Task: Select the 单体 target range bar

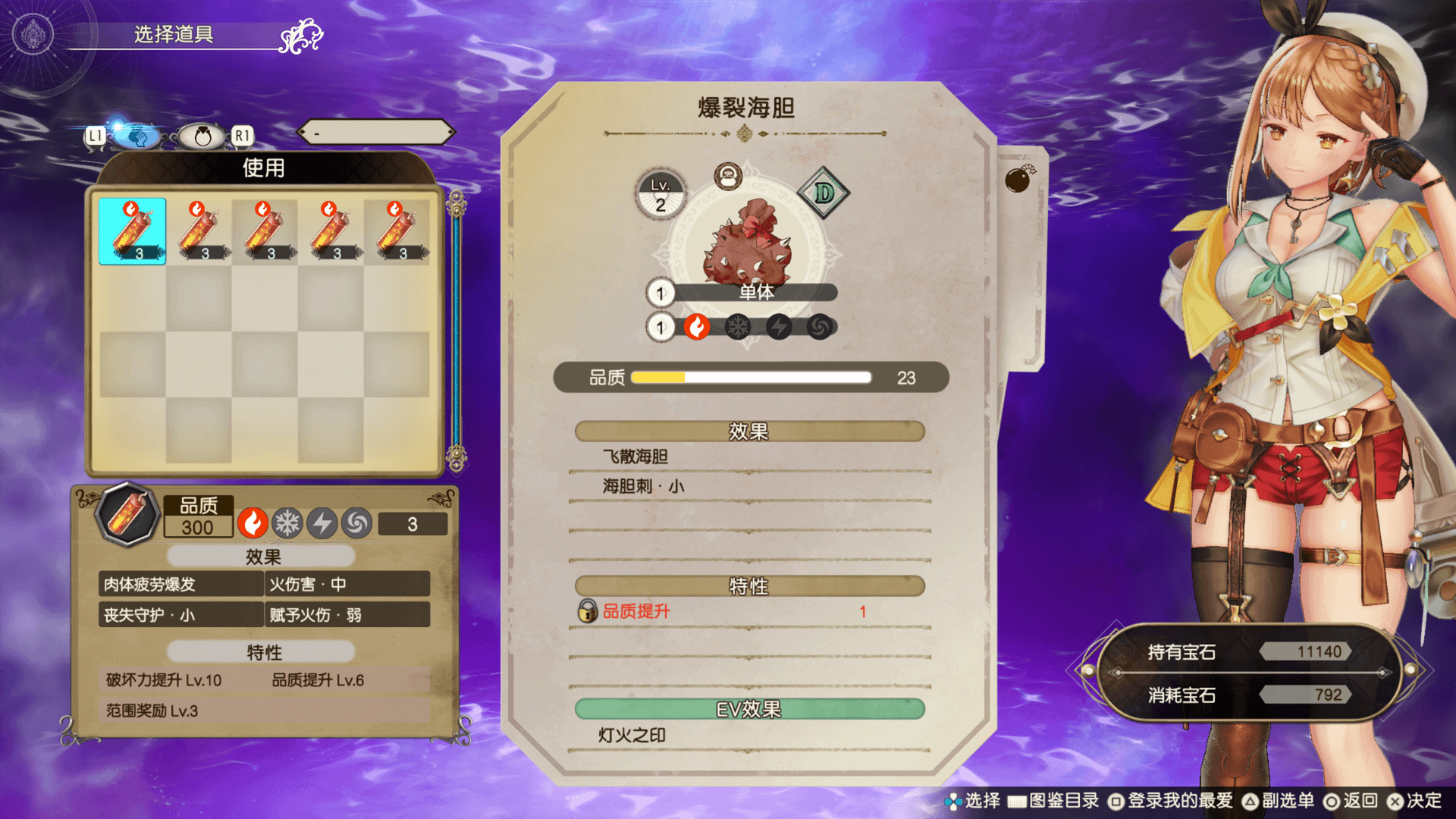Action: click(755, 293)
